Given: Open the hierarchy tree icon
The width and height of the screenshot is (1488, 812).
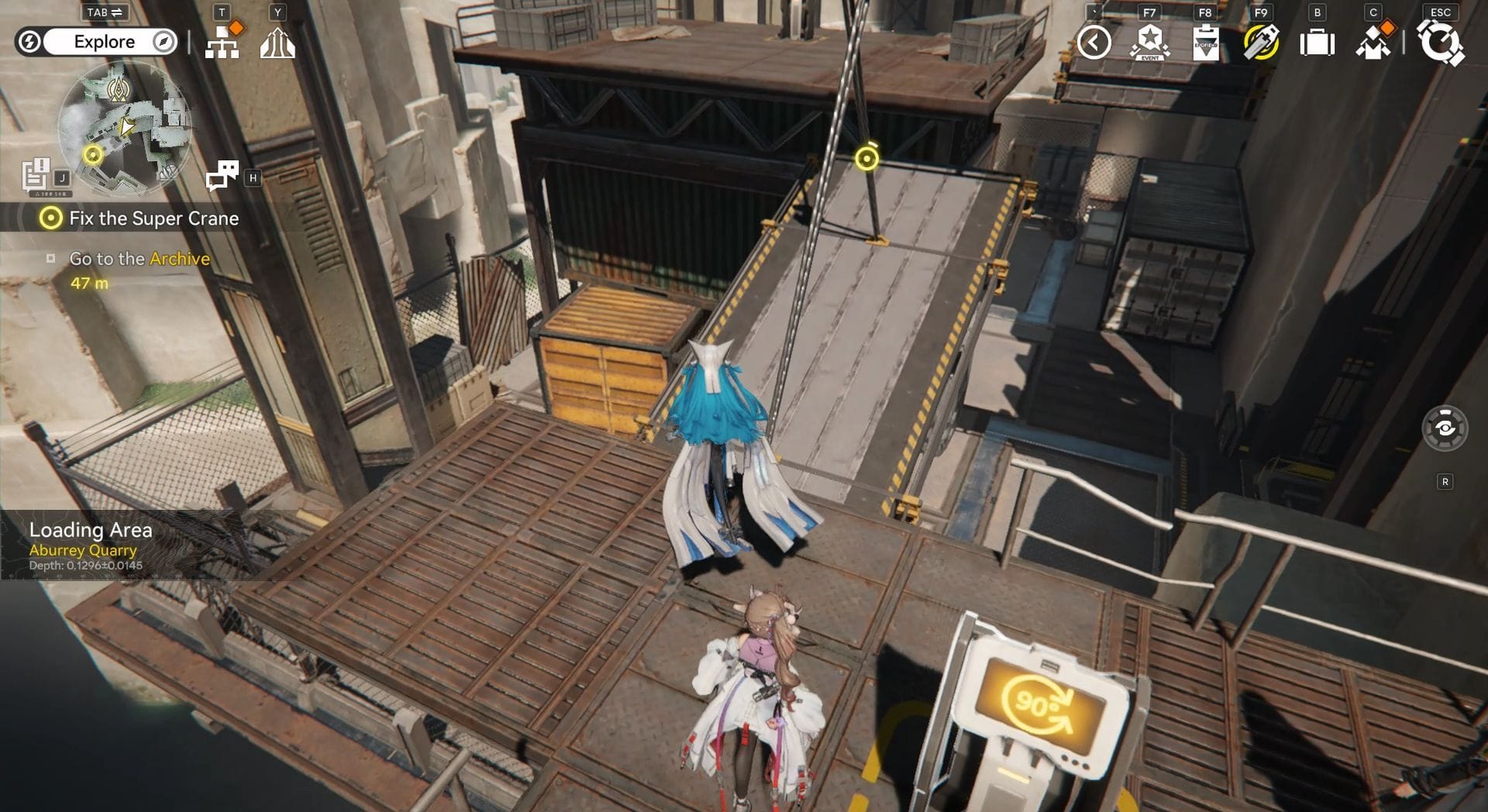Looking at the screenshot, I should 222,43.
